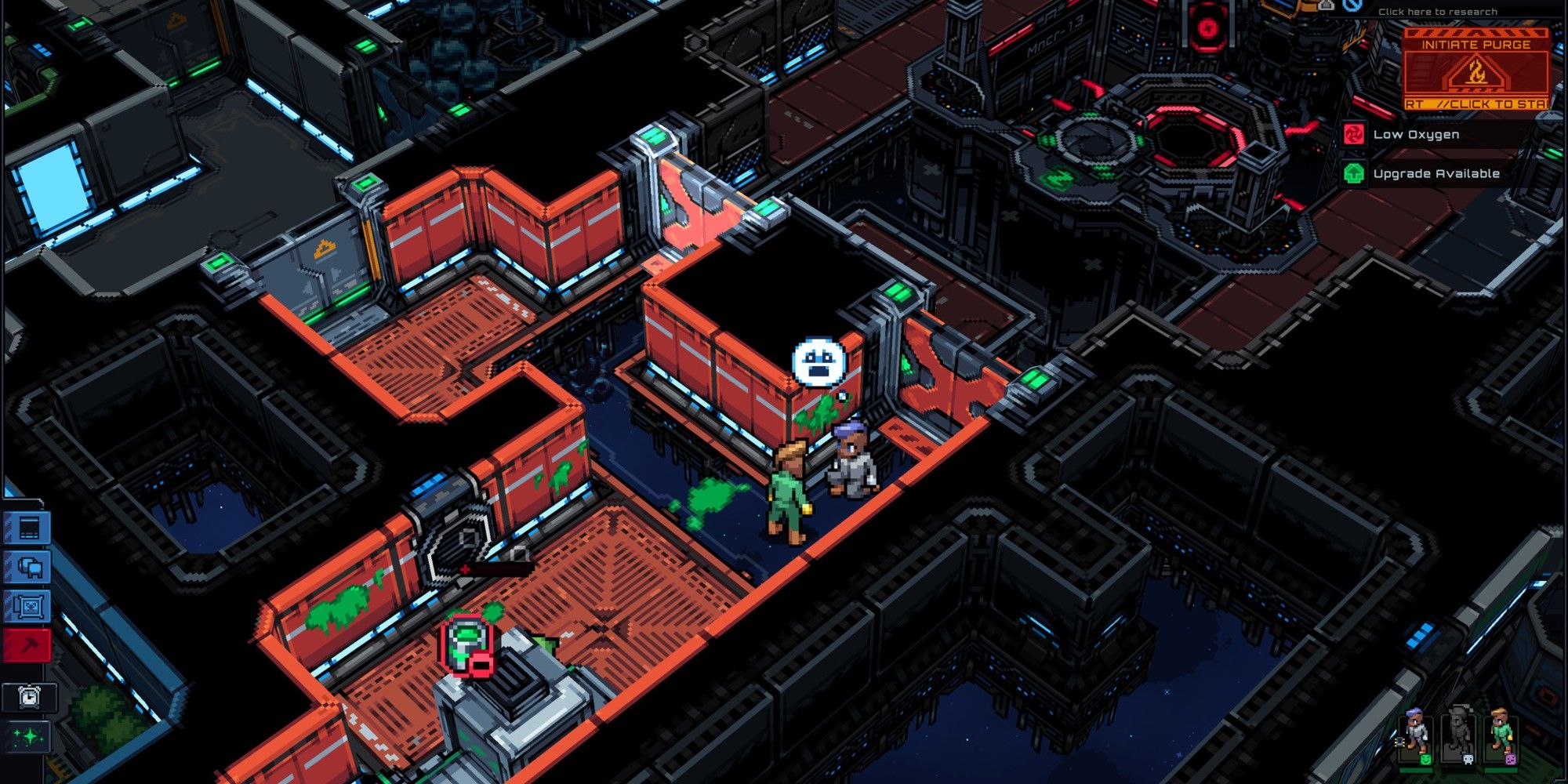Toggle the white skull icon under middle portrait
This screenshot has width=1568, height=784.
(1468, 759)
